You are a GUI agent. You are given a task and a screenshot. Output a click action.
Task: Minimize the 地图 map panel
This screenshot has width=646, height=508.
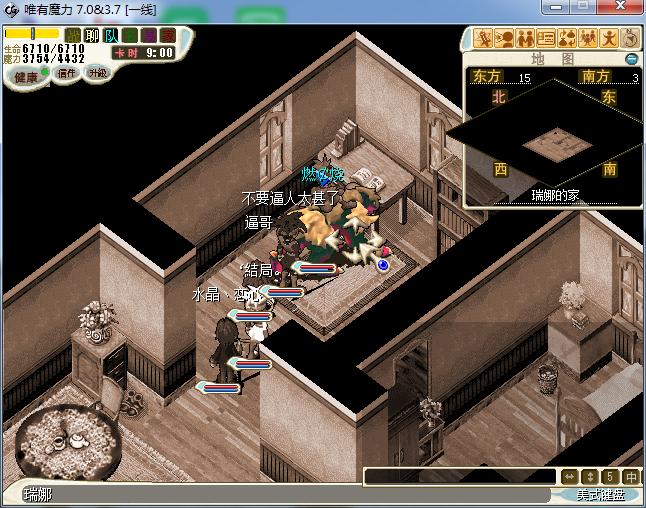click(x=631, y=59)
